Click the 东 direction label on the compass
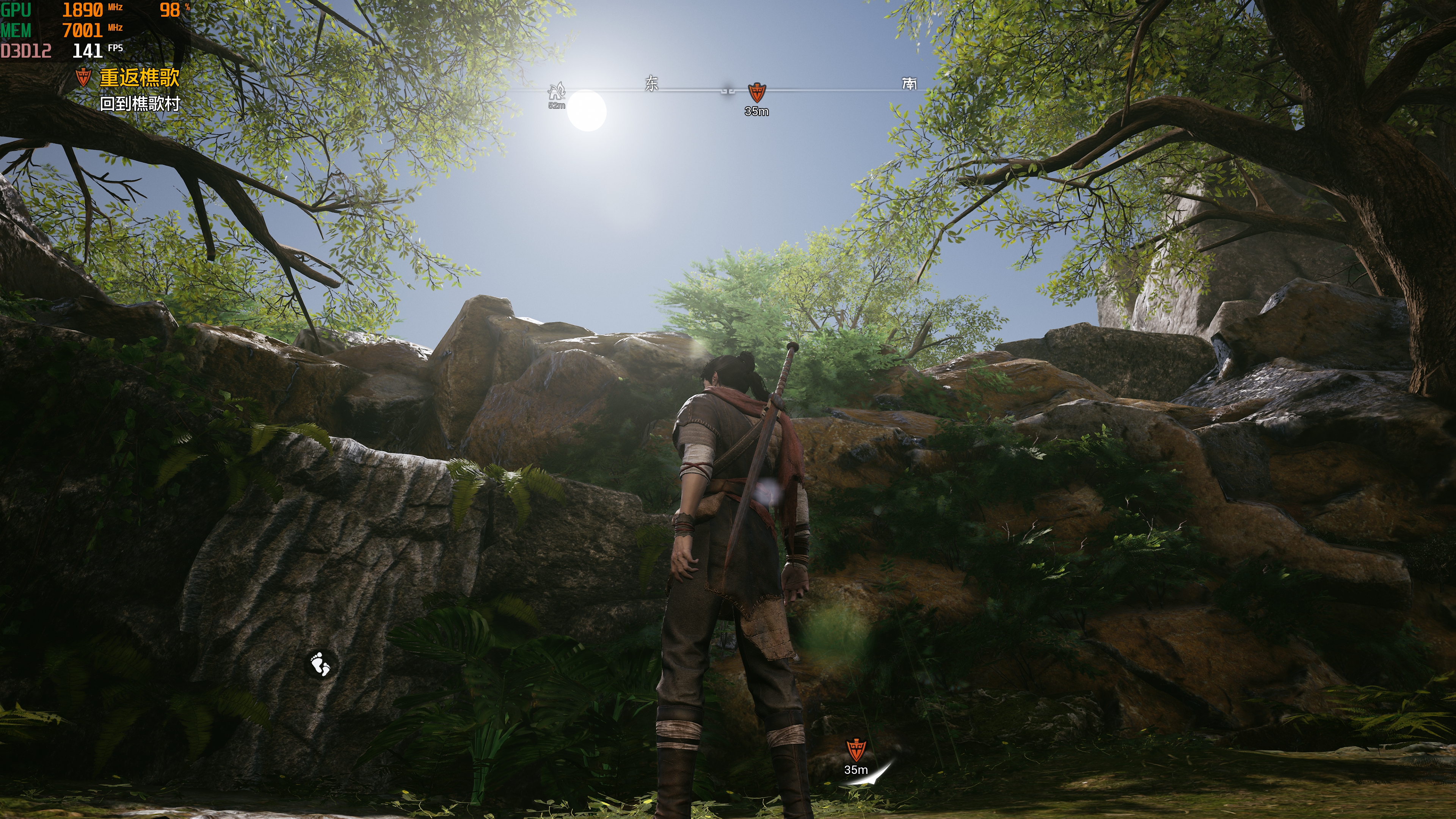 coord(652,84)
